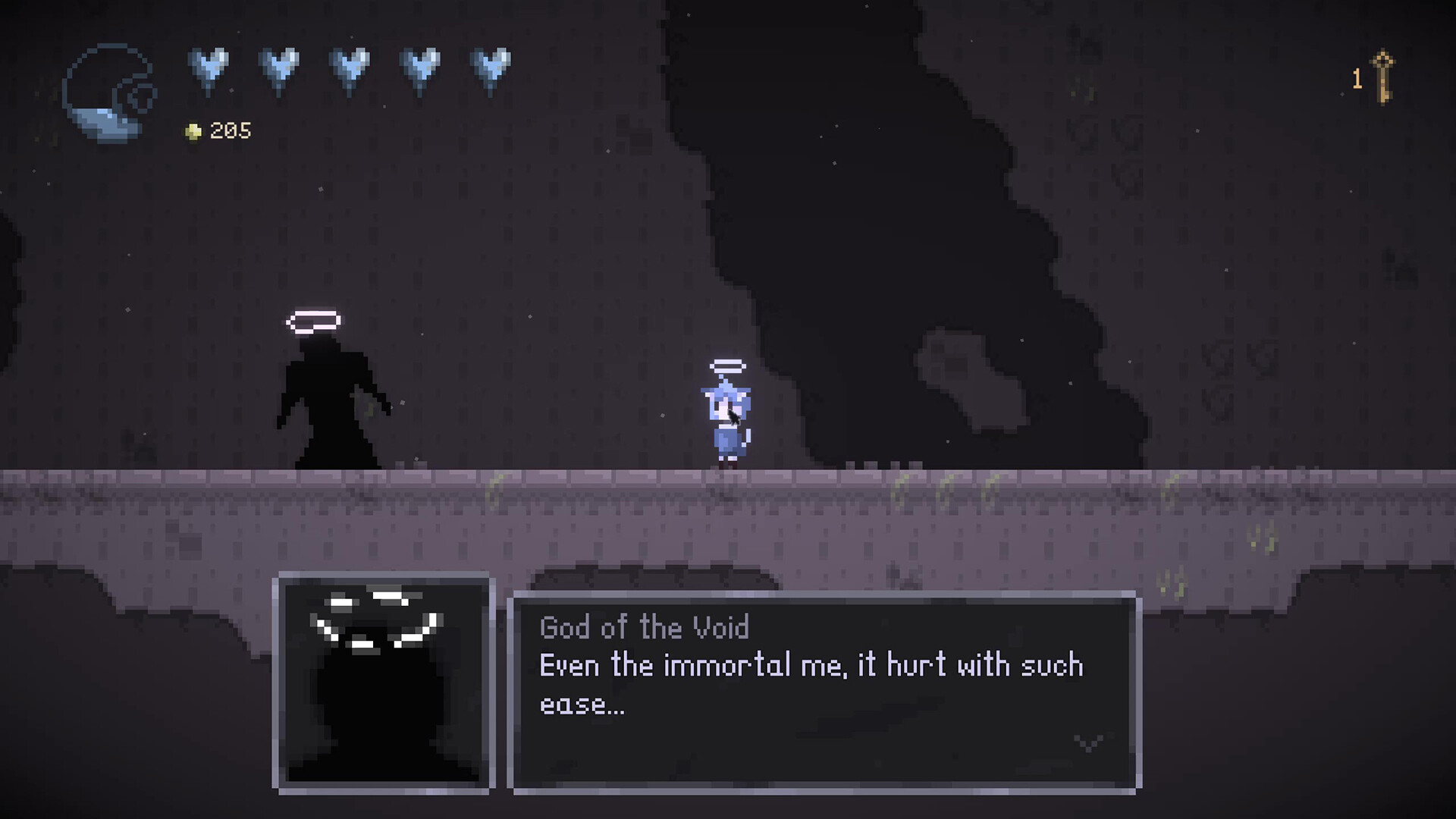Click the glowing halo above the shadow figure
Image resolution: width=1456 pixels, height=819 pixels.
[313, 322]
